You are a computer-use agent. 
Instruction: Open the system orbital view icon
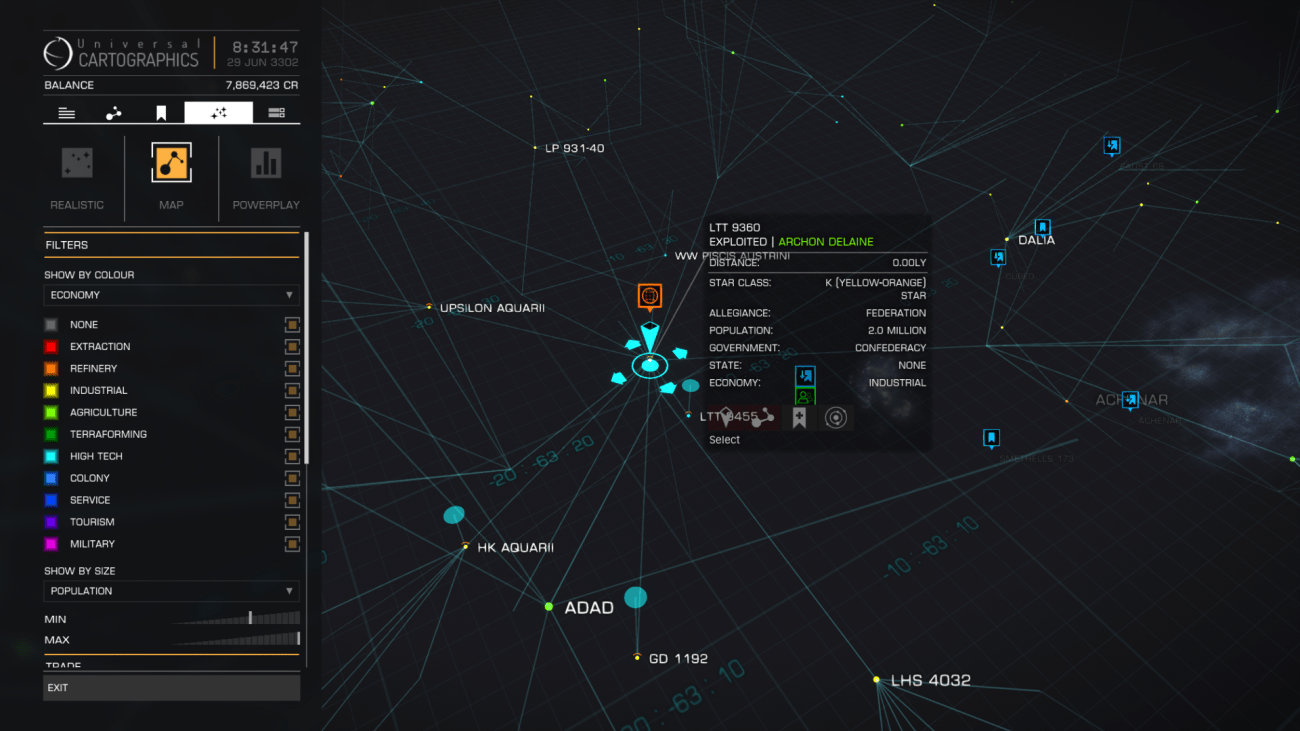[x=836, y=417]
